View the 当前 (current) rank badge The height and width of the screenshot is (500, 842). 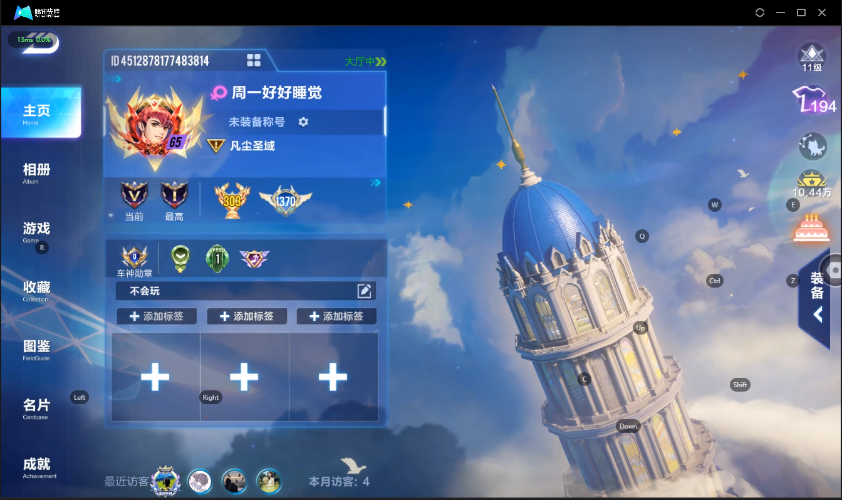click(x=134, y=195)
